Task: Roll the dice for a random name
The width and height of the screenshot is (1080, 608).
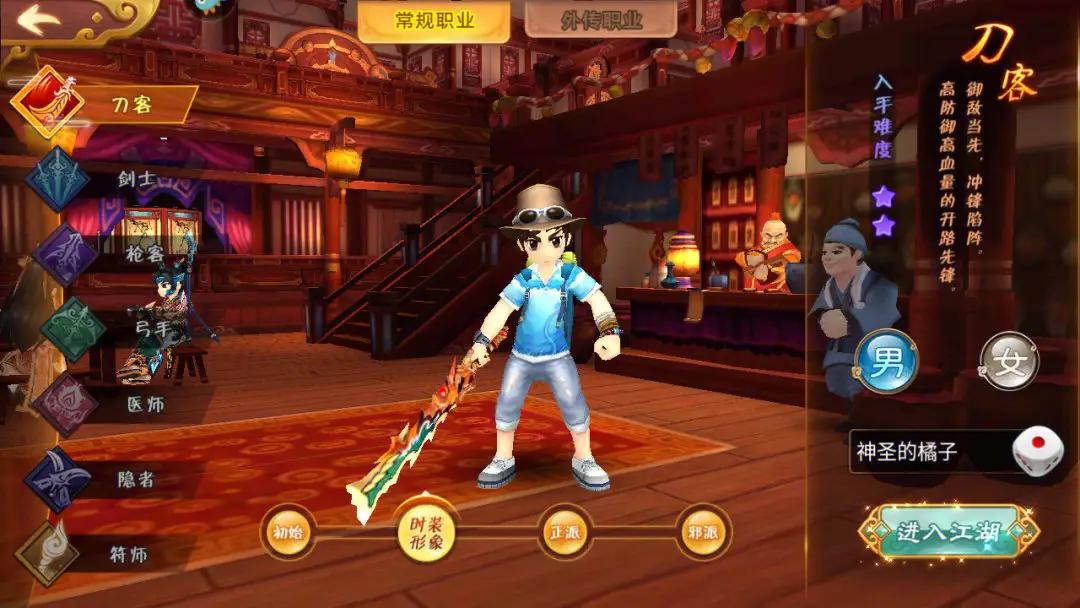Action: click(x=1037, y=452)
